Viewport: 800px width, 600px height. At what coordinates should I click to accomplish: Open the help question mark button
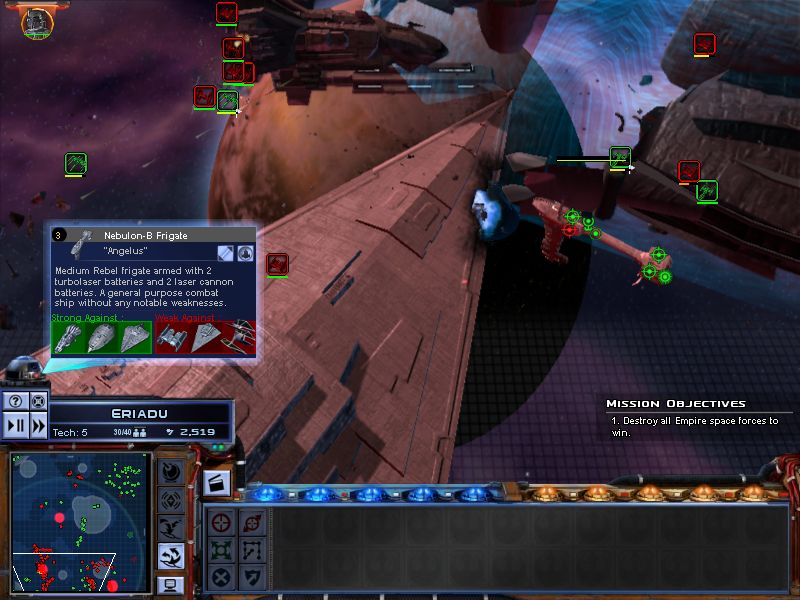pos(15,401)
